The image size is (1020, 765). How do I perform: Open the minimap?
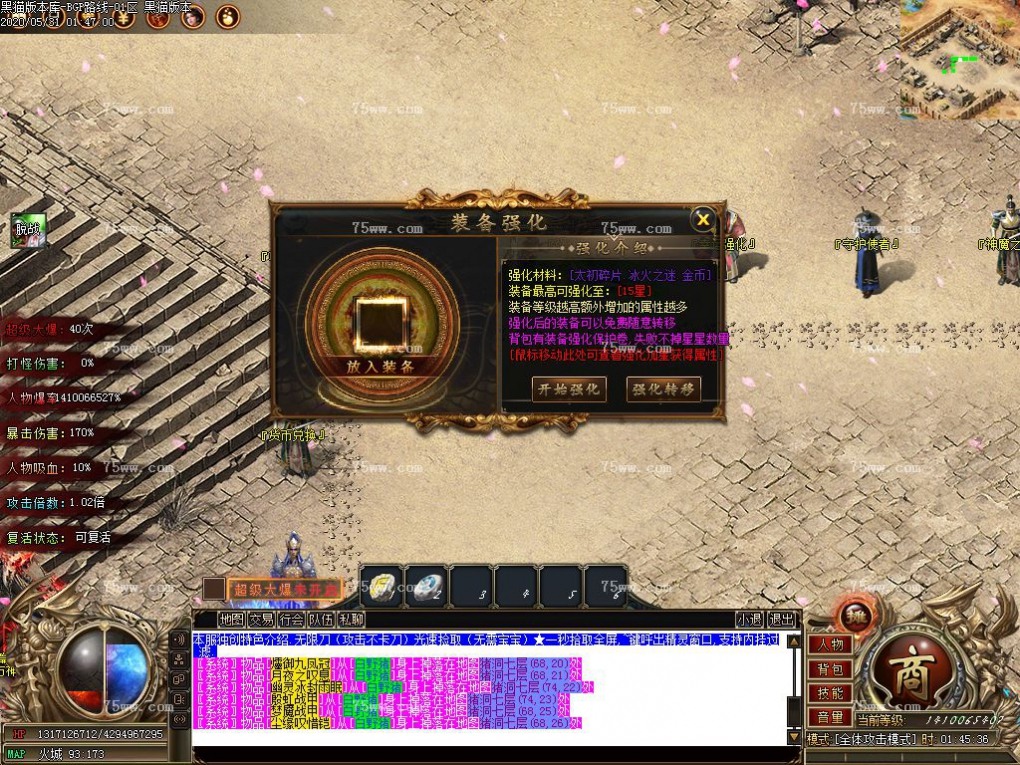(959, 60)
